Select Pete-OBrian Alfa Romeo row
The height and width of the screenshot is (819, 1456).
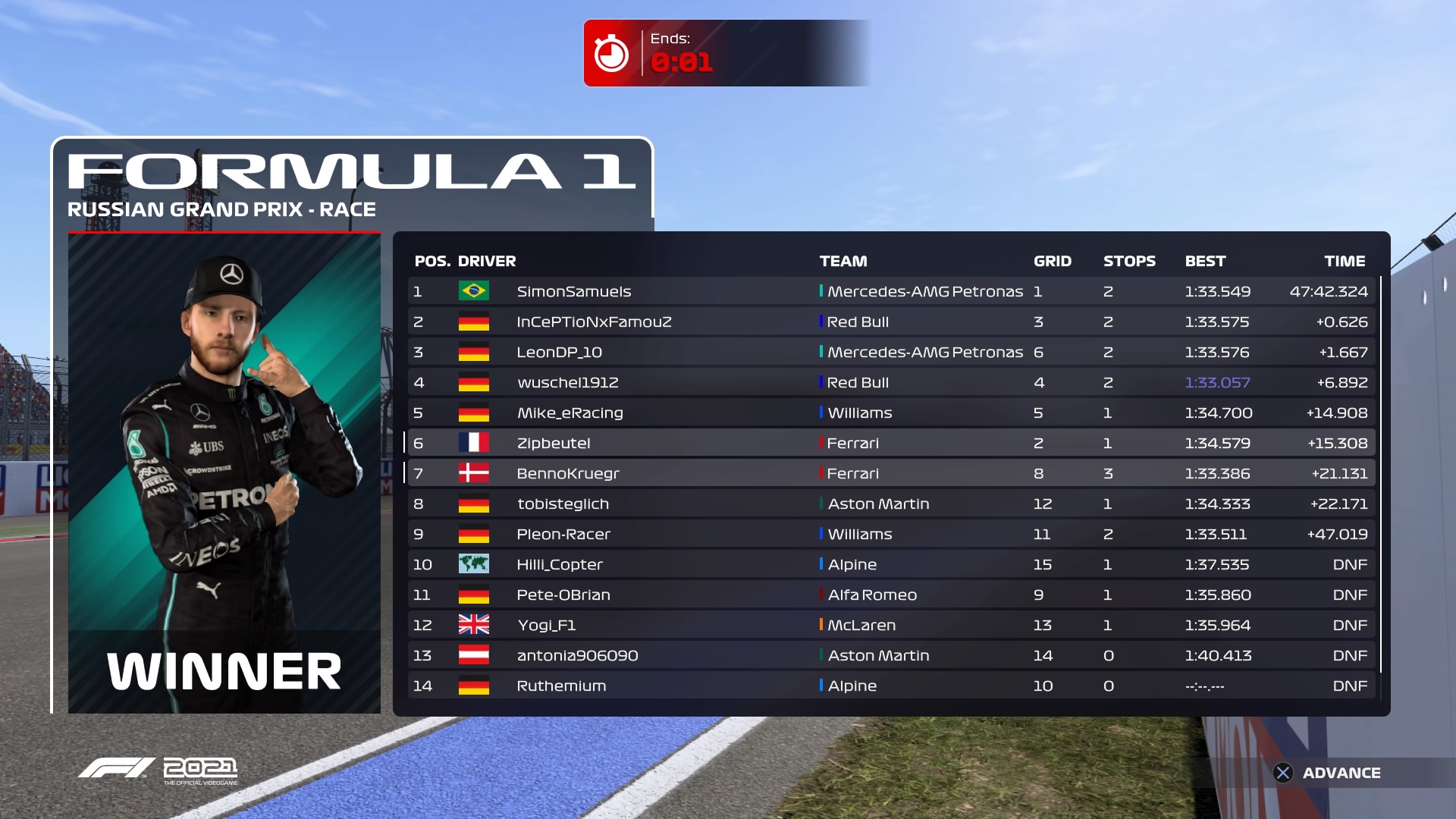[563, 595]
